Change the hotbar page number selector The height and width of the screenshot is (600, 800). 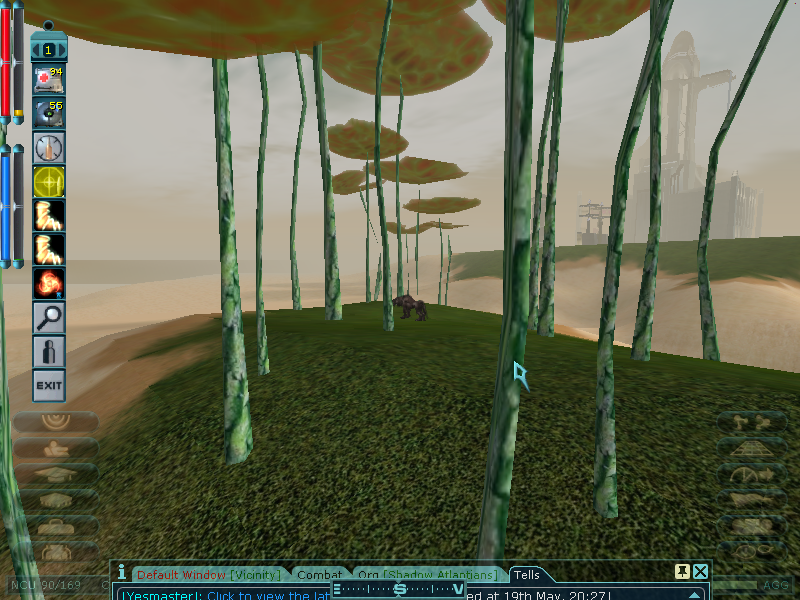49,48
